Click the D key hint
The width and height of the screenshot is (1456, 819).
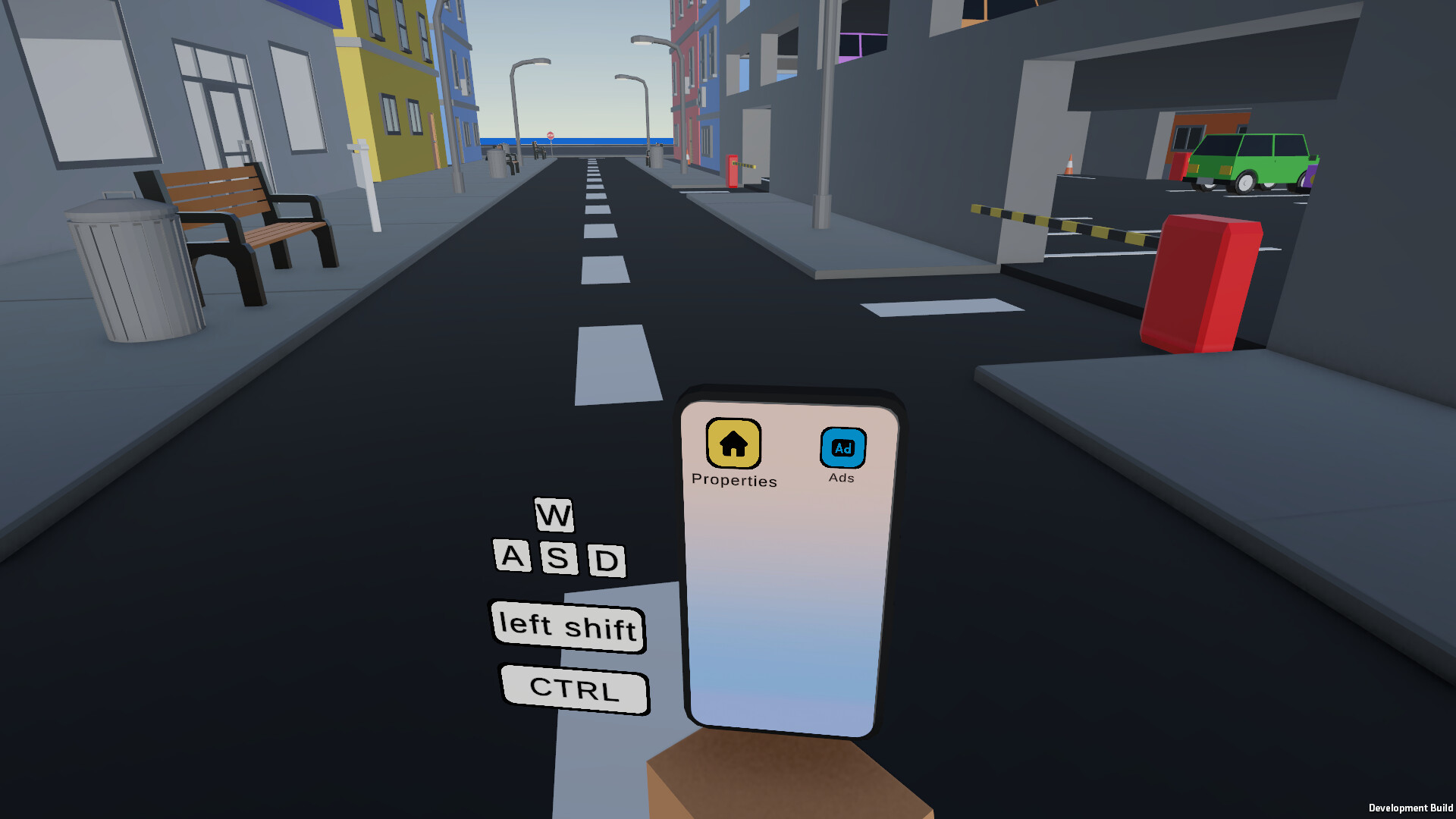605,561
